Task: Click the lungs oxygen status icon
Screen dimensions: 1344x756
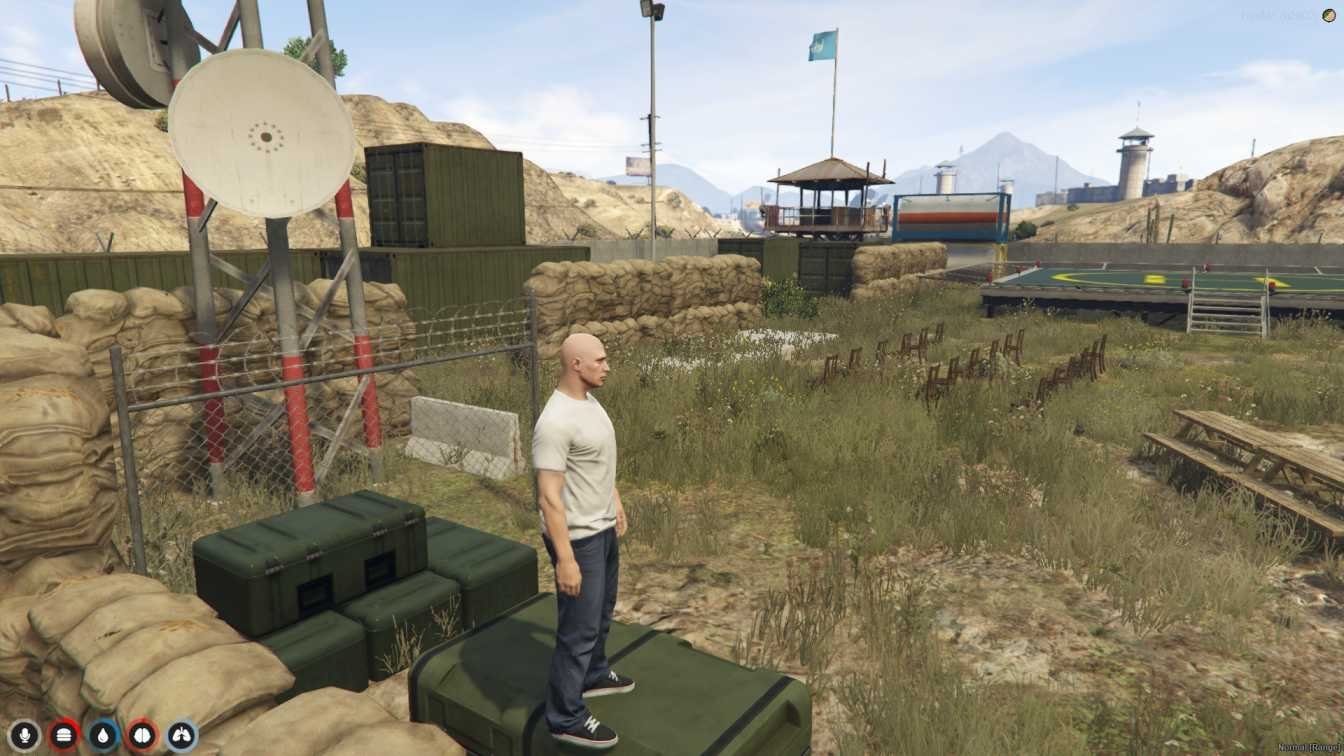Action: 182,736
